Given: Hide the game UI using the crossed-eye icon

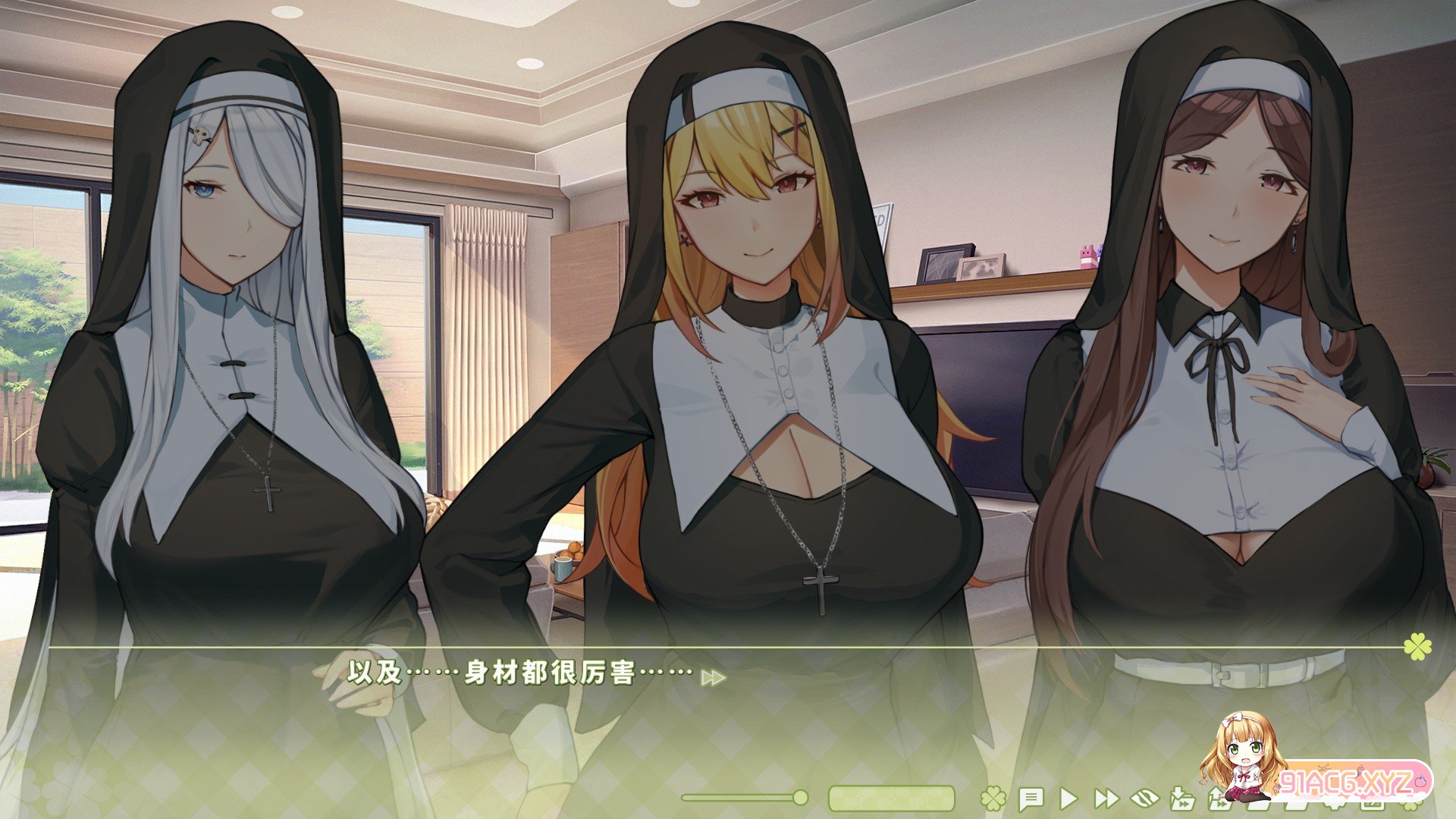Looking at the screenshot, I should click(1147, 798).
